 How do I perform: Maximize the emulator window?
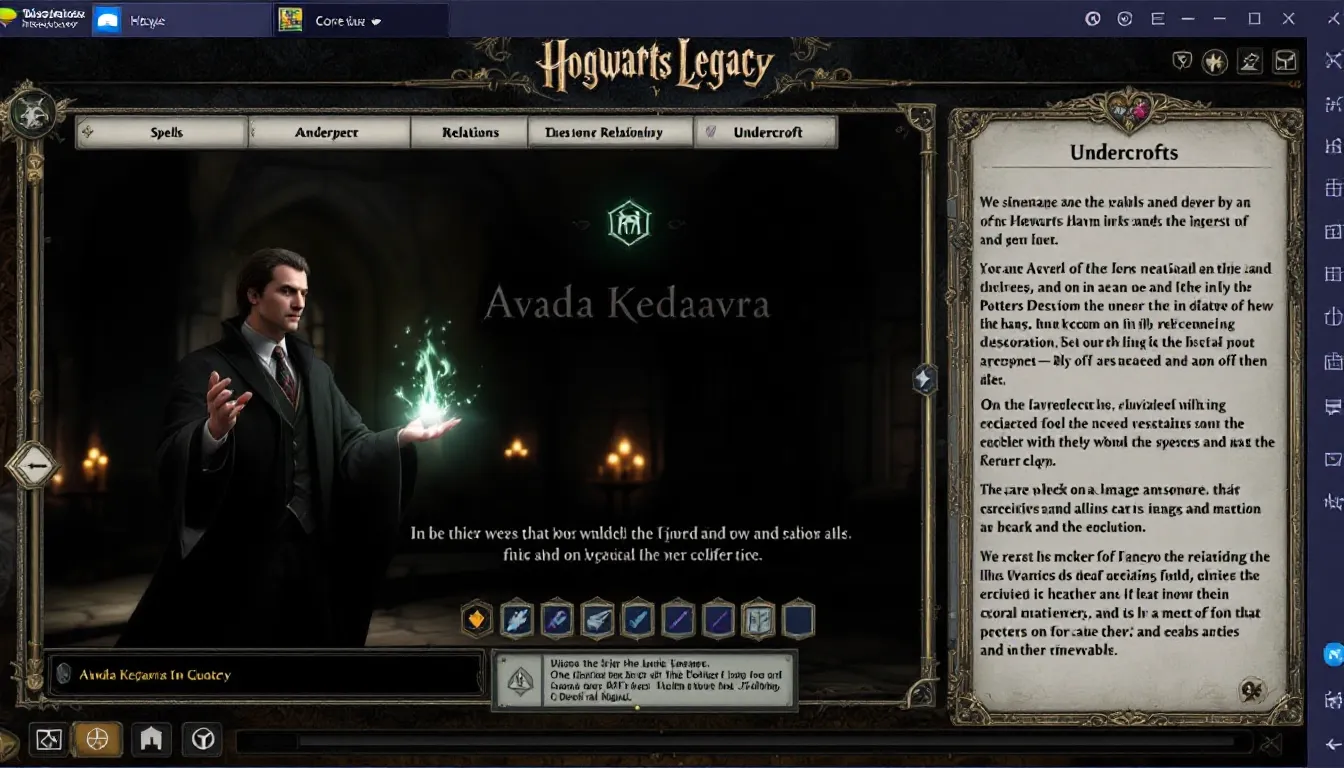pos(1254,18)
